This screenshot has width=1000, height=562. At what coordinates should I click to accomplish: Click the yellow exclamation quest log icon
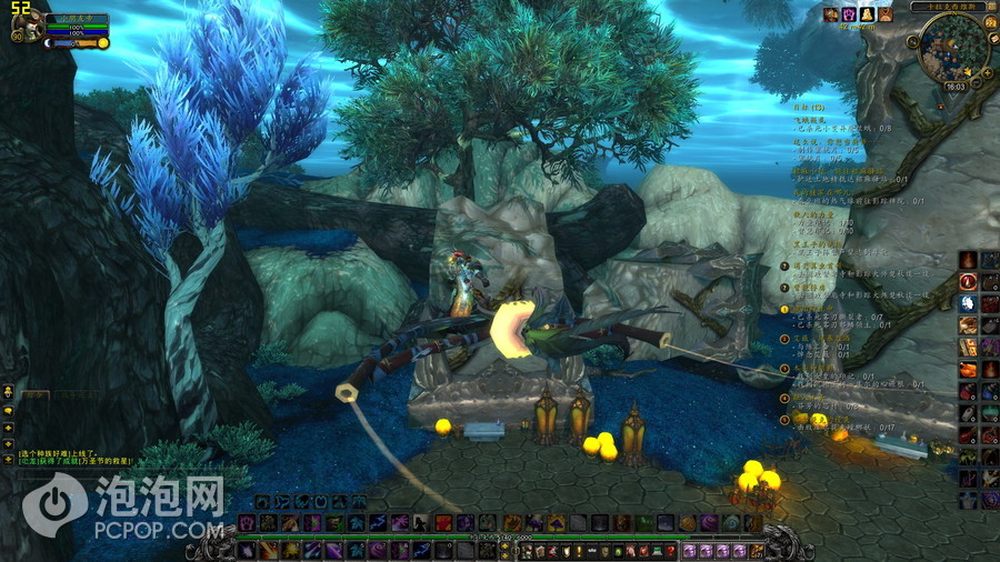click(578, 550)
